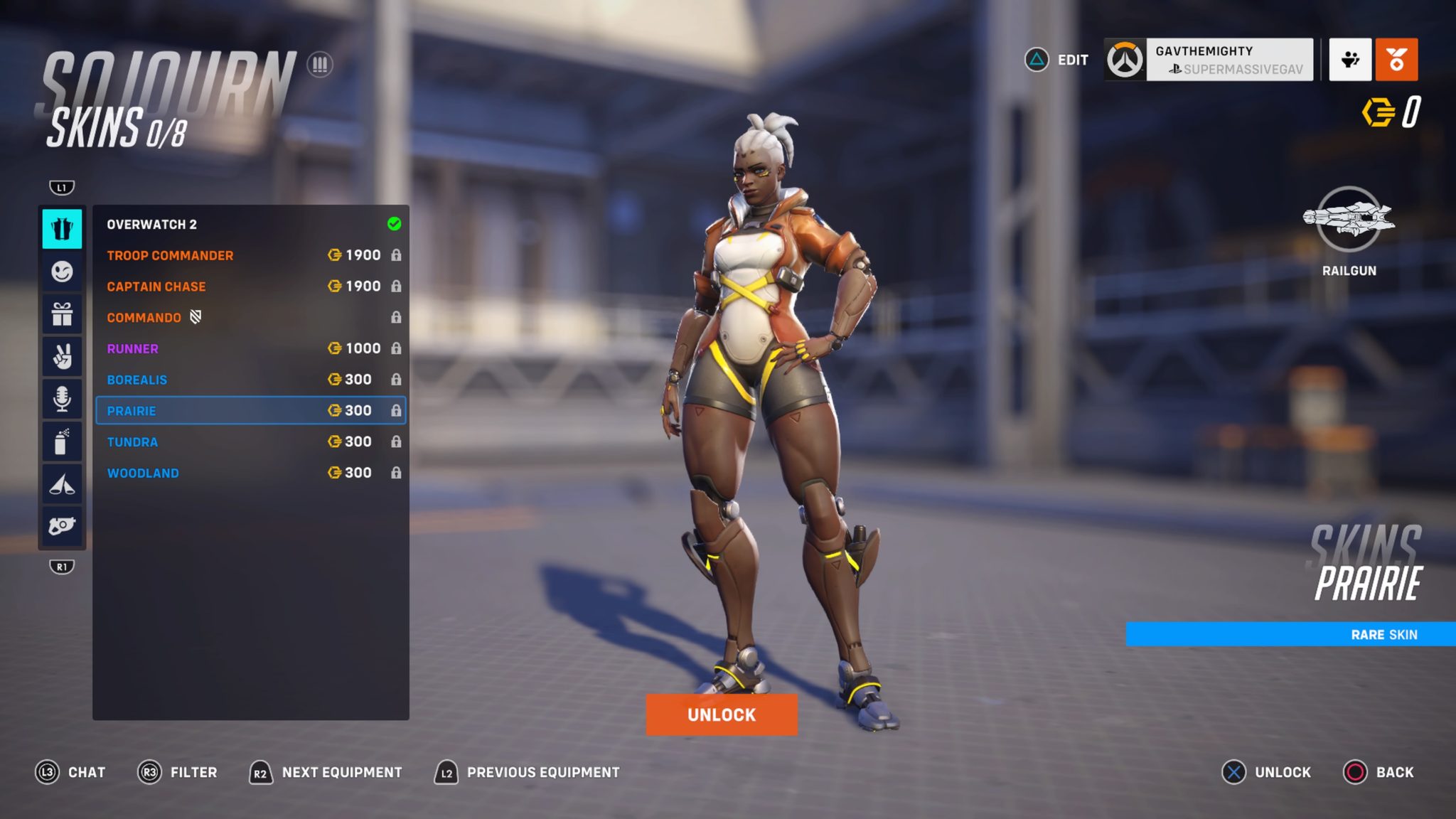Choose the Borealis skin
Image resolution: width=1456 pixels, height=819 pixels.
pyautogui.click(x=249, y=379)
